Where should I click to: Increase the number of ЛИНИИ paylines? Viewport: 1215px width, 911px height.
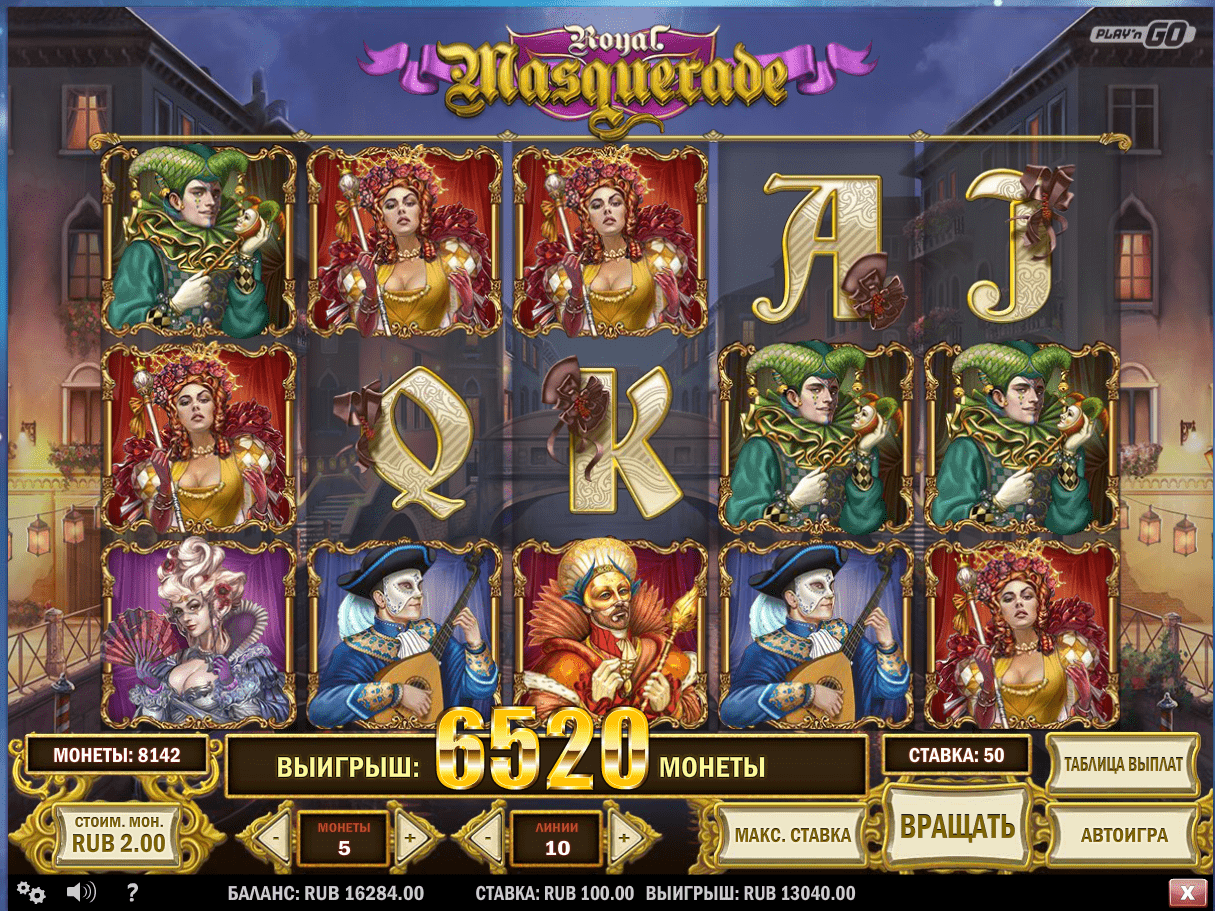[623, 837]
